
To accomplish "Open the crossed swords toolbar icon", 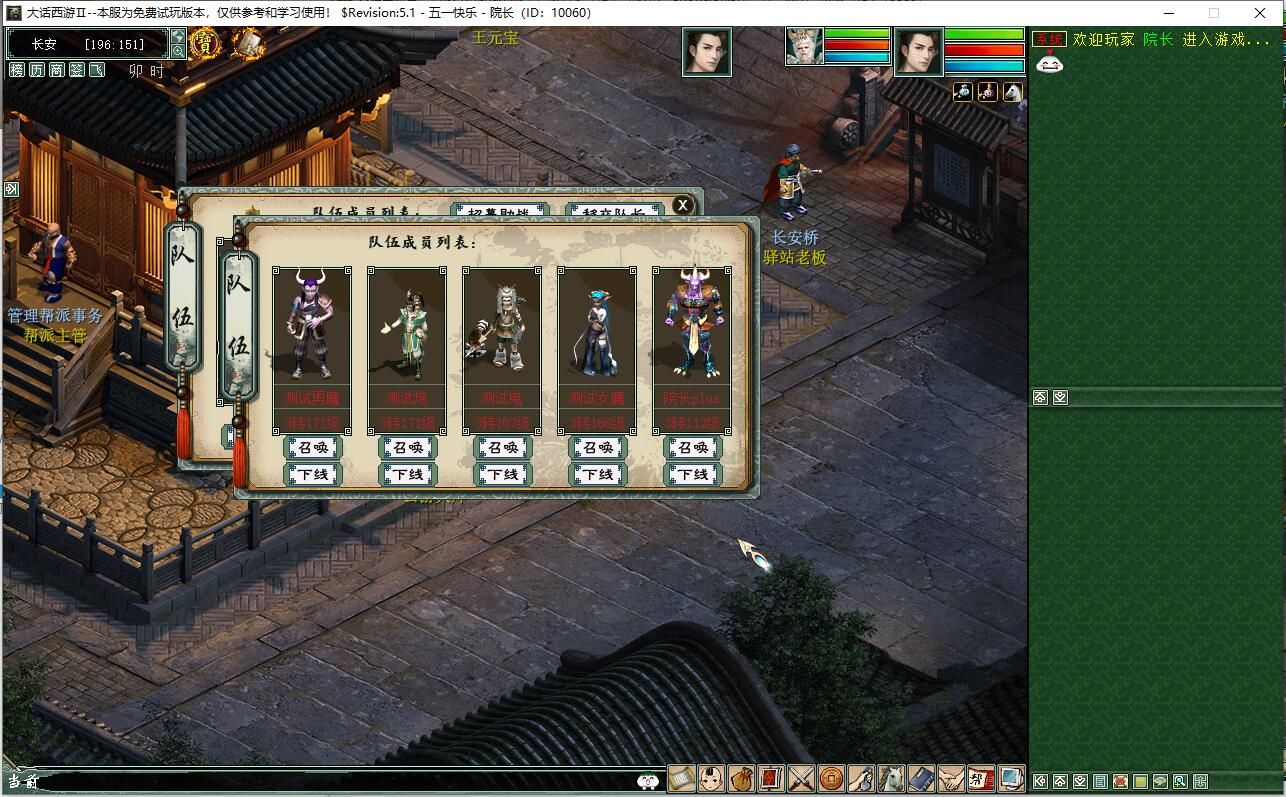I will pos(801,778).
